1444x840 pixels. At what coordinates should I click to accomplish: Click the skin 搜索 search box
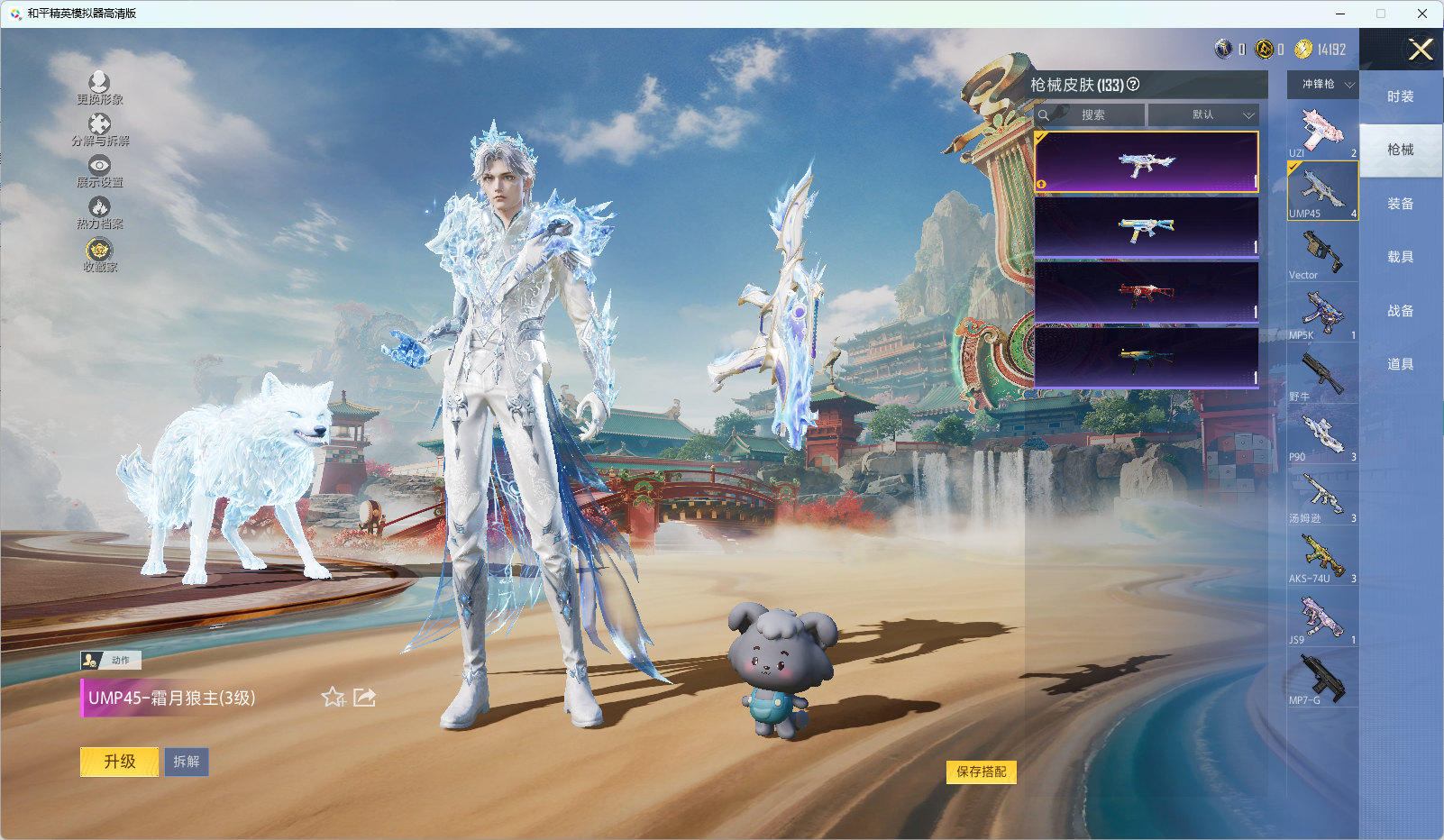tap(1092, 115)
